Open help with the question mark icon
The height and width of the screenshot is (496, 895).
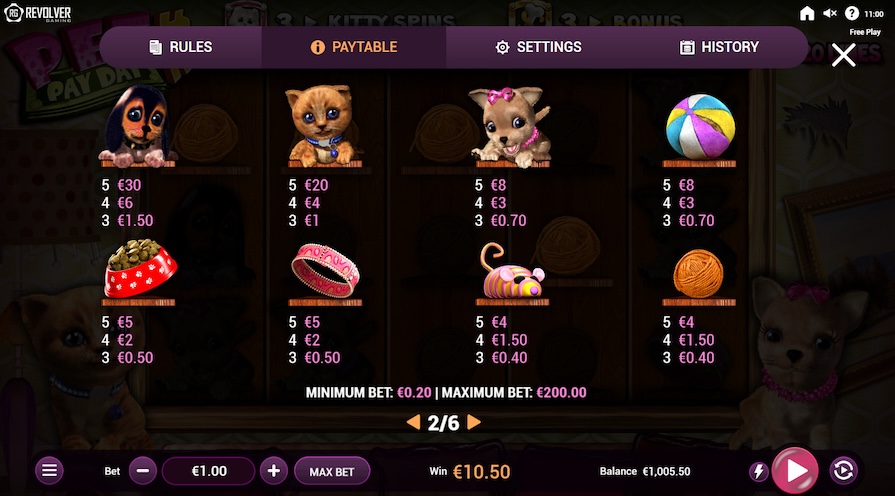(852, 13)
